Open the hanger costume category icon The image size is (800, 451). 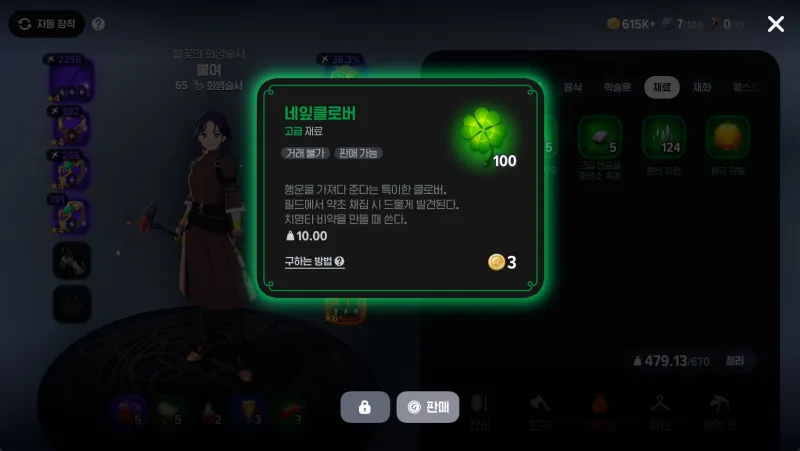[x=659, y=403]
